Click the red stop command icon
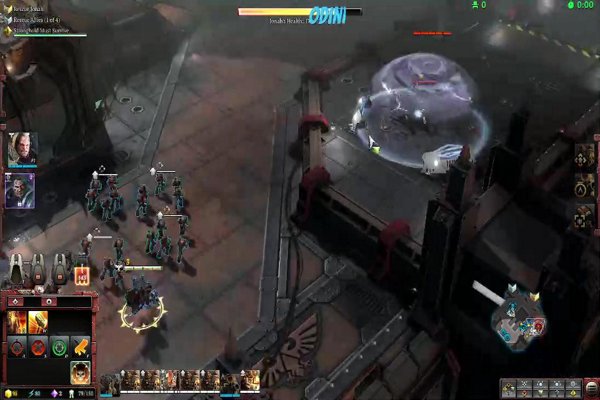Viewport: 600px width, 400px height. point(39,347)
